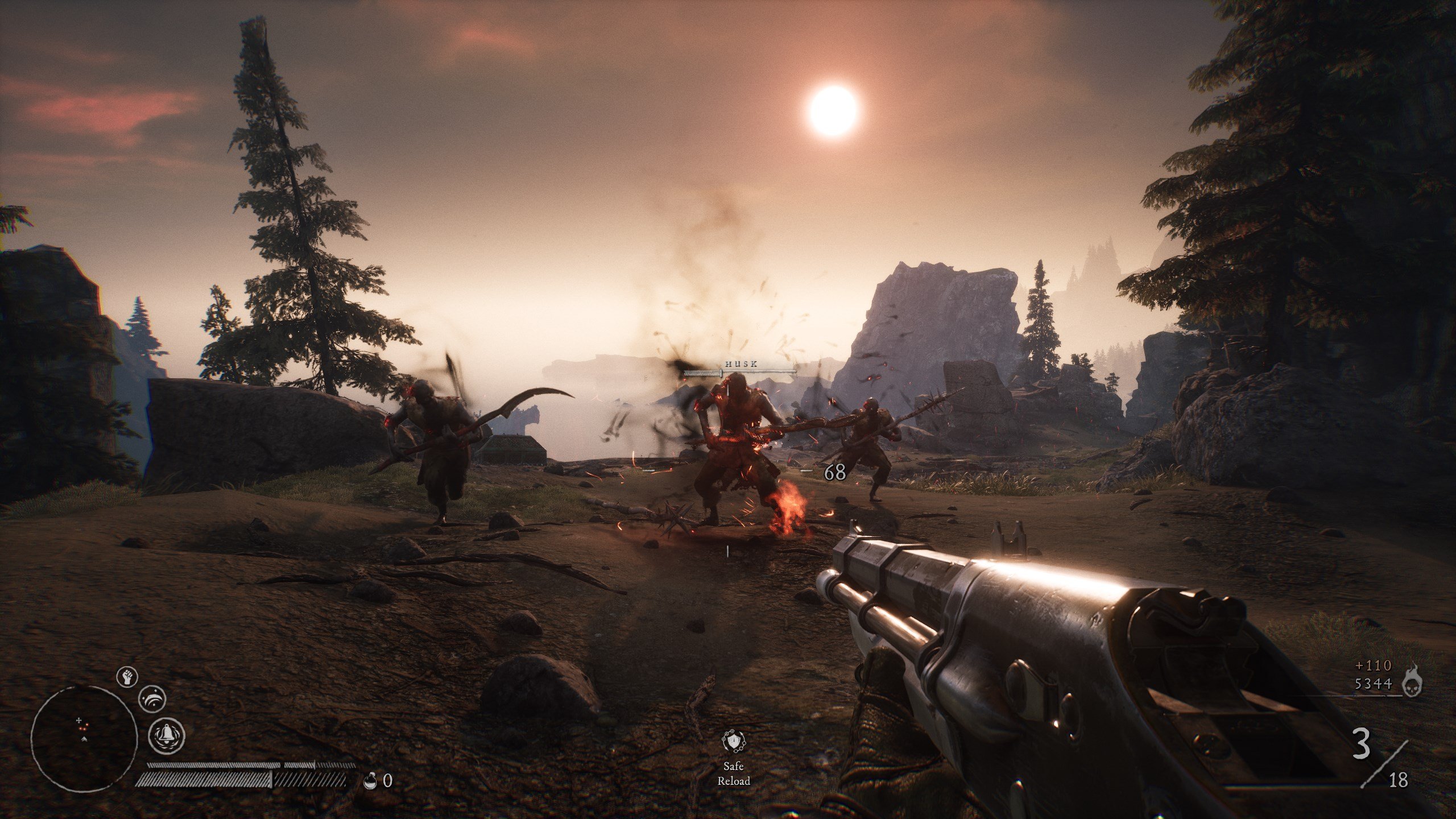Select the Safe Reload shield icon
This screenshot has height=819, width=1456.
733,741
